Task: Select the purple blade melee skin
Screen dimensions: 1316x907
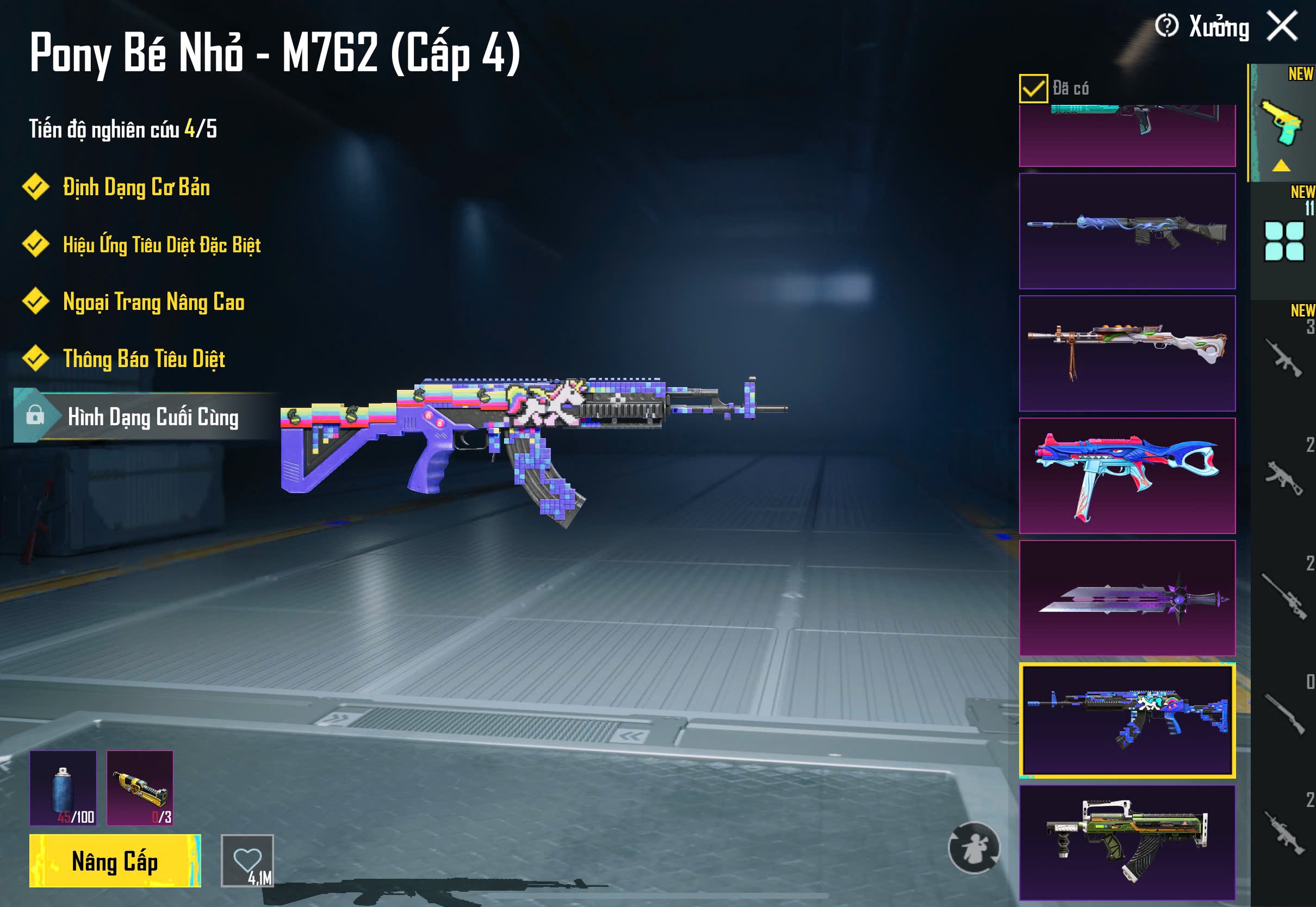Action: pyautogui.click(x=1127, y=598)
